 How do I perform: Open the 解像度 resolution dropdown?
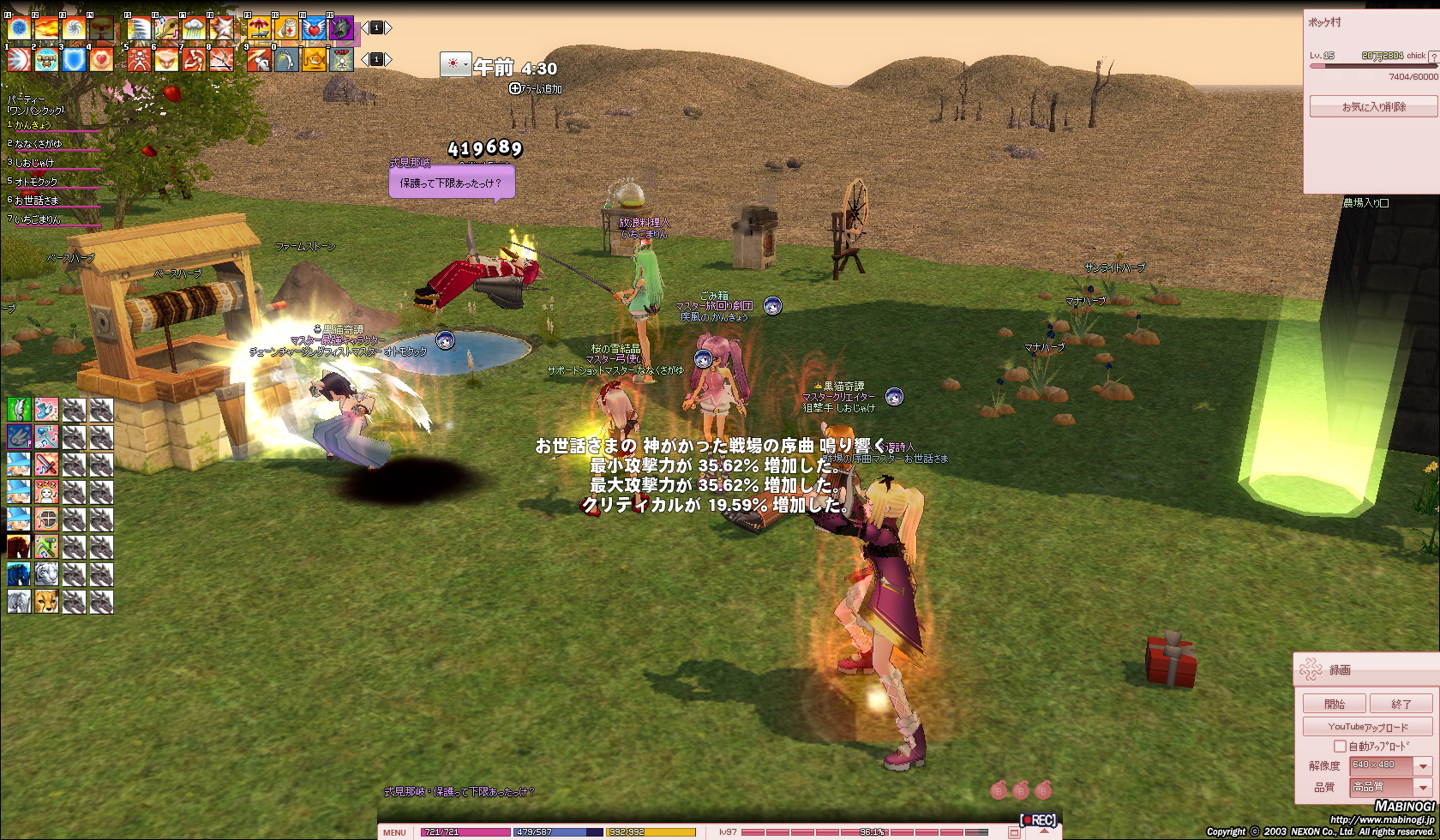[1423, 765]
